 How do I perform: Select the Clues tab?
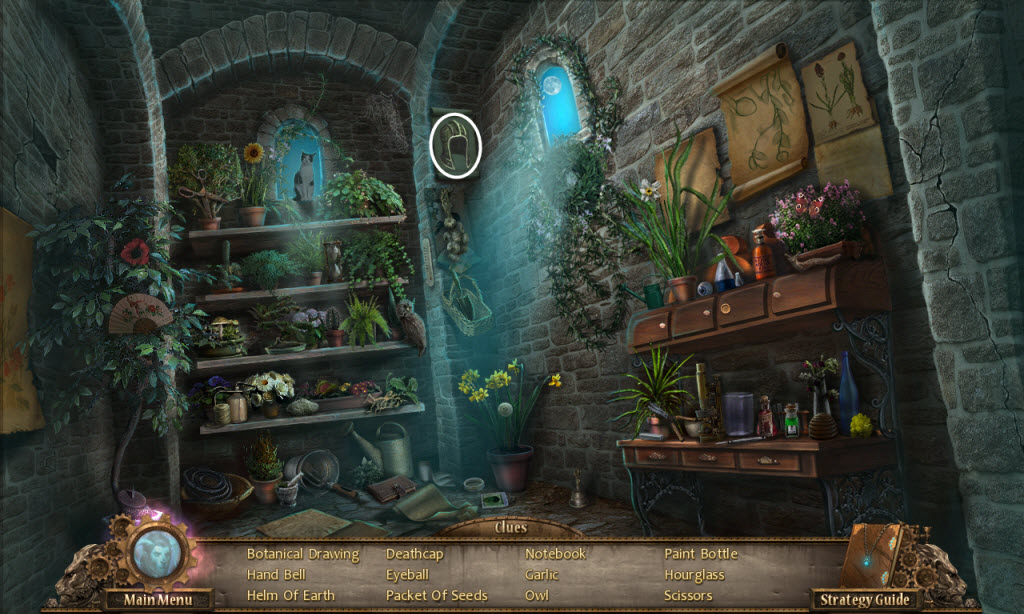510,527
